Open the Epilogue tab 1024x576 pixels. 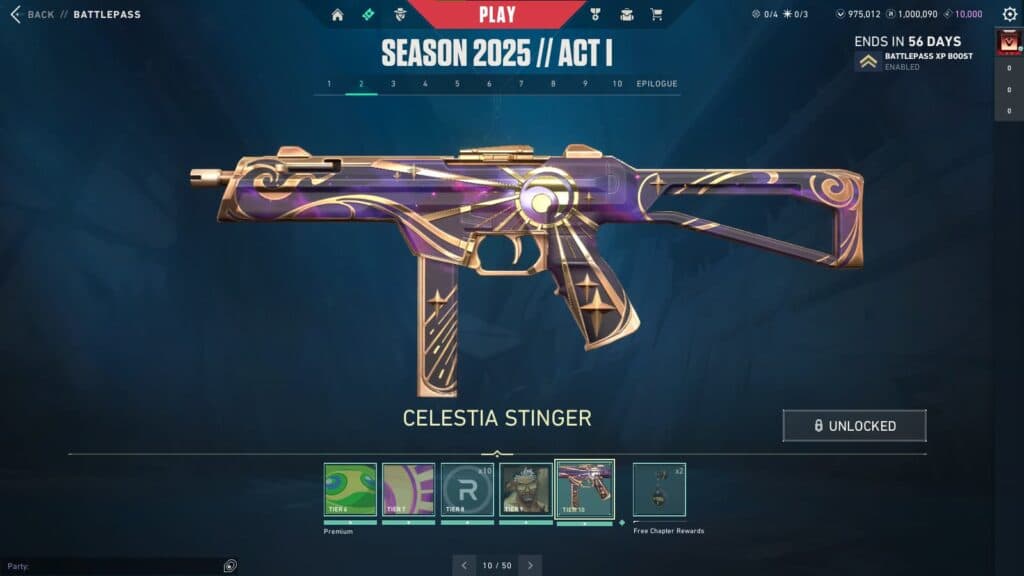657,84
